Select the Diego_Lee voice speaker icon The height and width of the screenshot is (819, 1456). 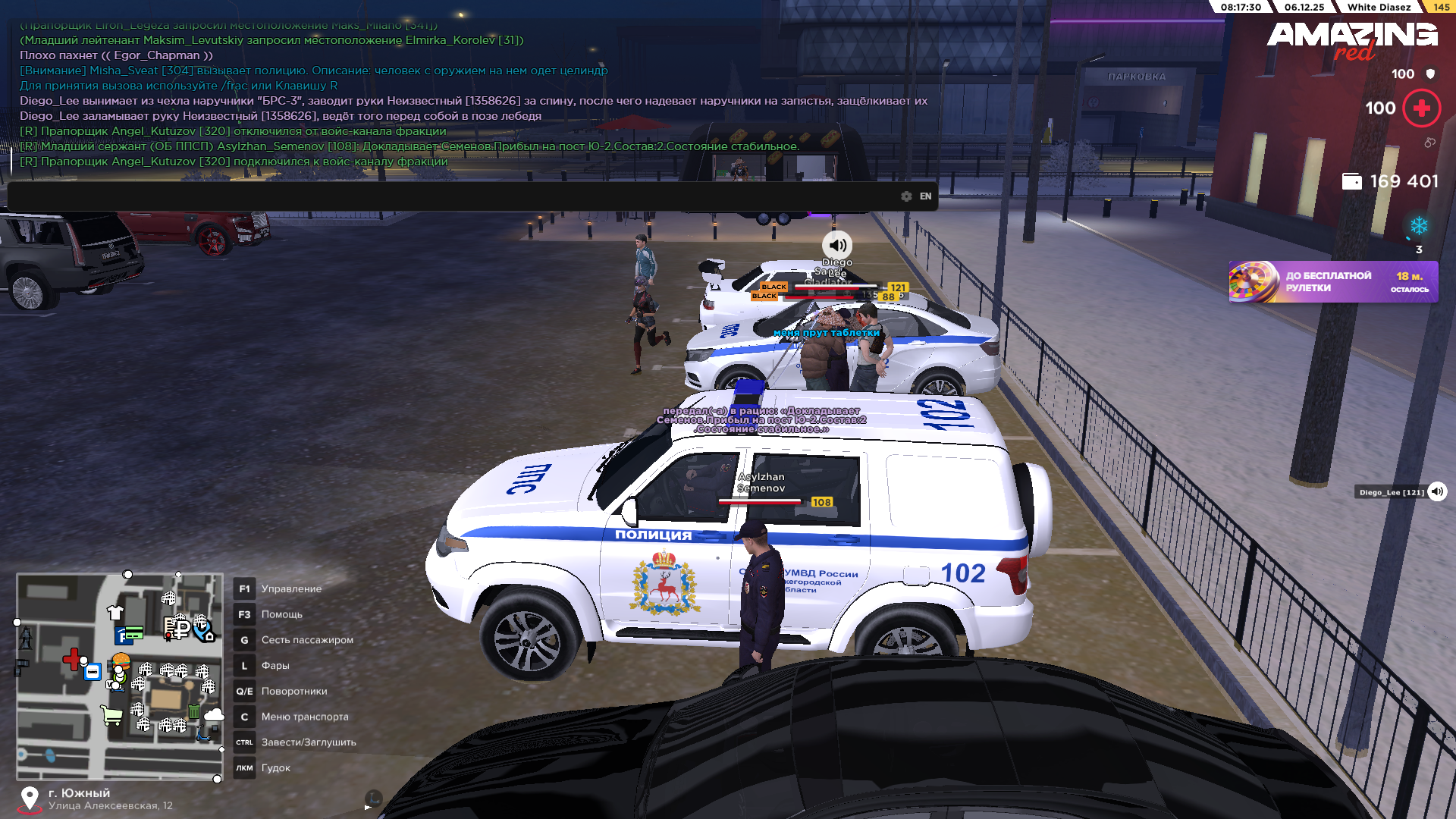click(1437, 492)
